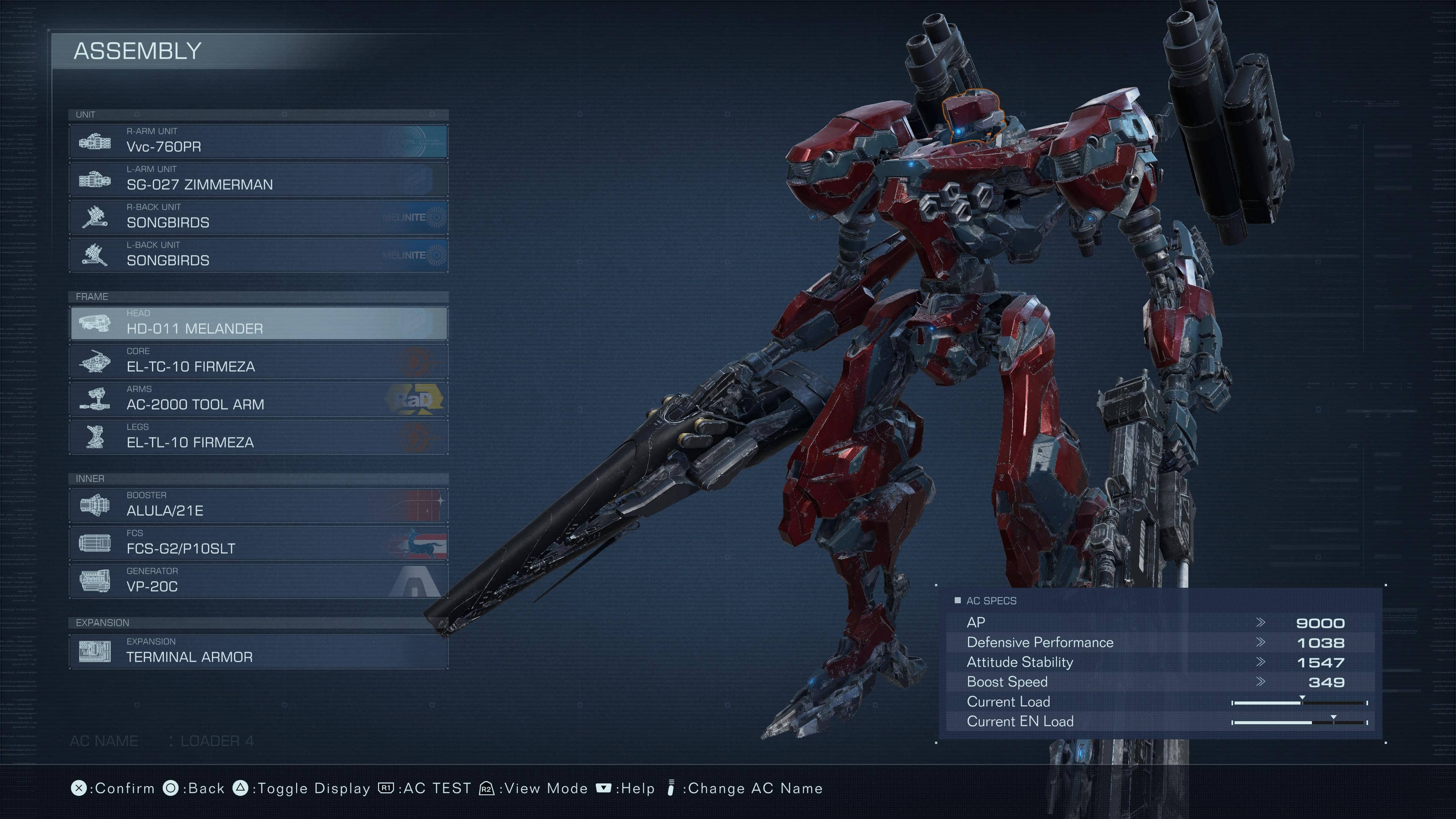The height and width of the screenshot is (819, 1456).
Task: Select the AC-2000 TOOL ARM arms slot
Action: [258, 399]
